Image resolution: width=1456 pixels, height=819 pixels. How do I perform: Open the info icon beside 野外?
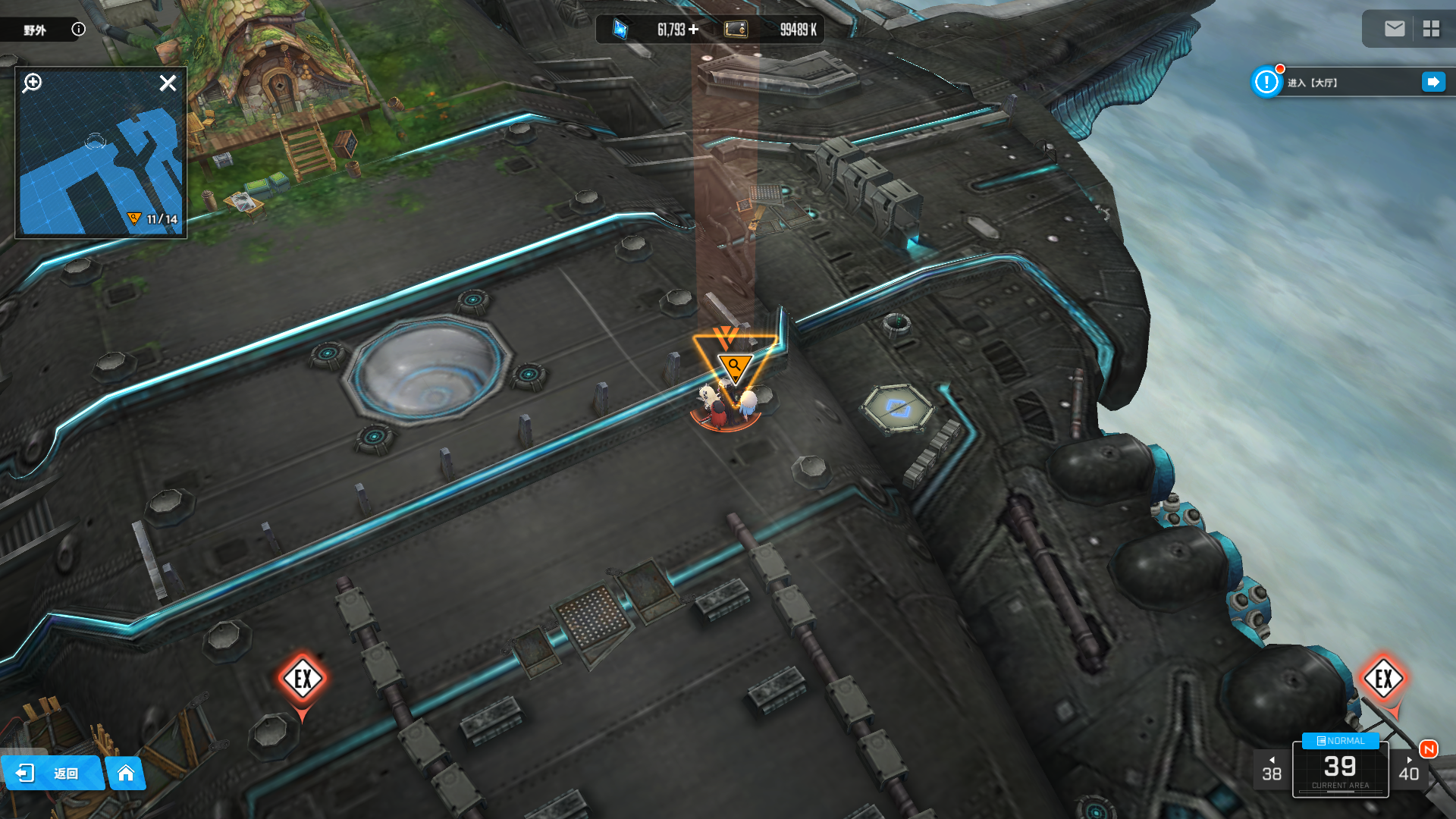pyautogui.click(x=78, y=30)
